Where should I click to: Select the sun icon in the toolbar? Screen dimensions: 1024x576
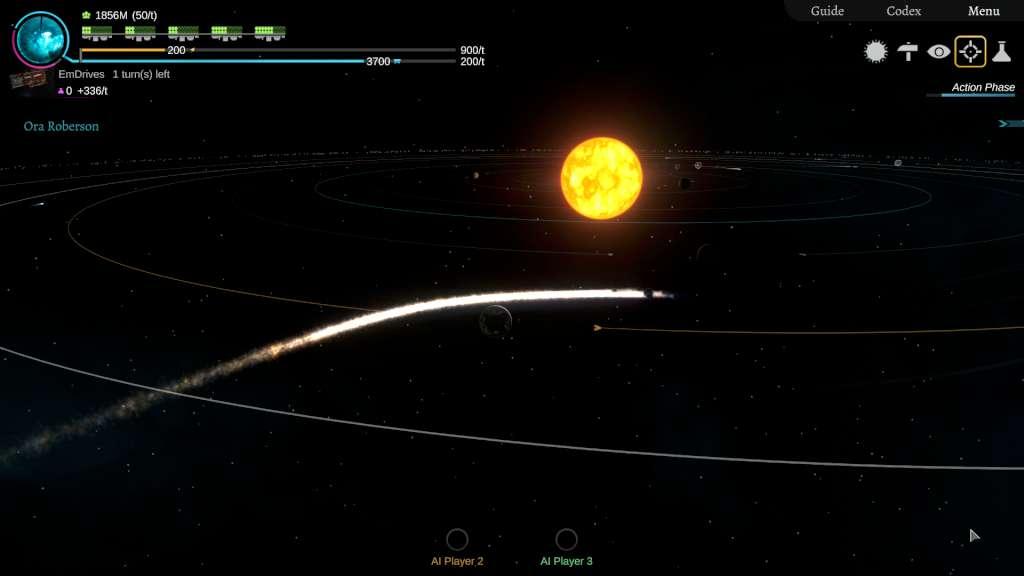point(876,52)
